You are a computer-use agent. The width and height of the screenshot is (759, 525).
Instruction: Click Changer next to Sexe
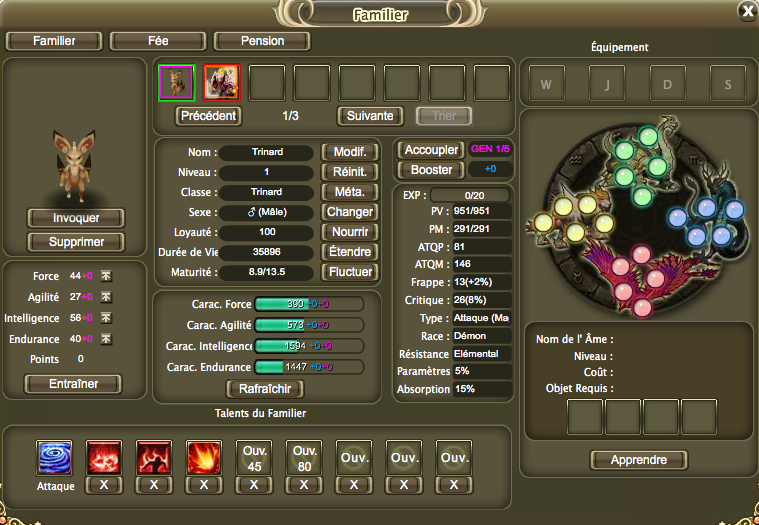[348, 212]
